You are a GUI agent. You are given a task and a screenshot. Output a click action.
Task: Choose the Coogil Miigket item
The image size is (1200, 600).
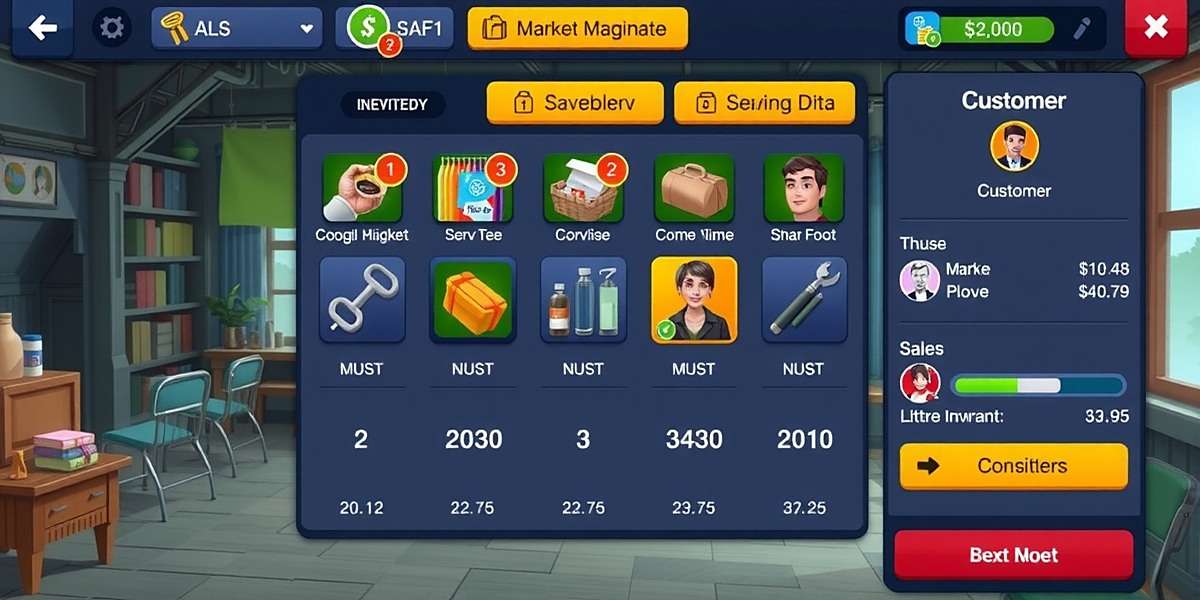point(362,189)
